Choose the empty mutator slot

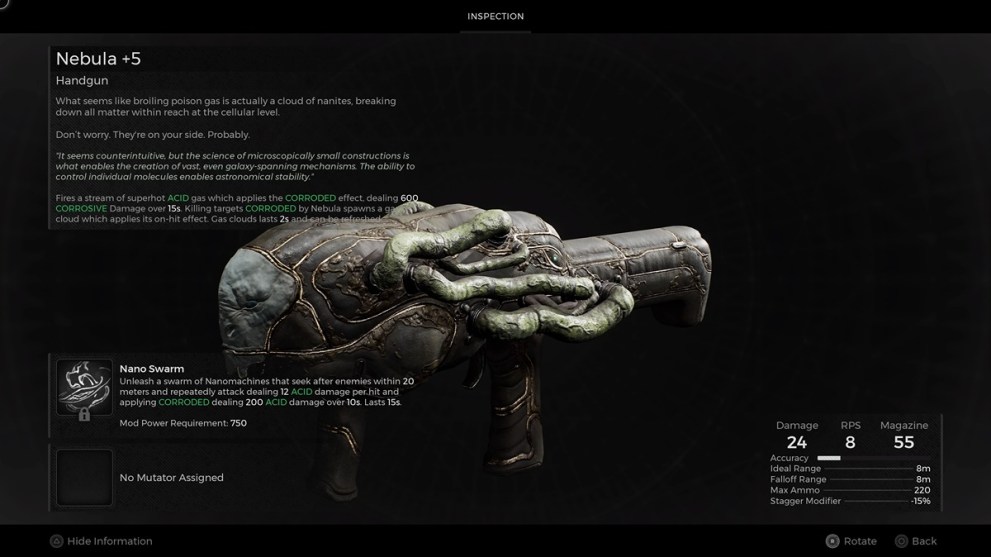84,477
